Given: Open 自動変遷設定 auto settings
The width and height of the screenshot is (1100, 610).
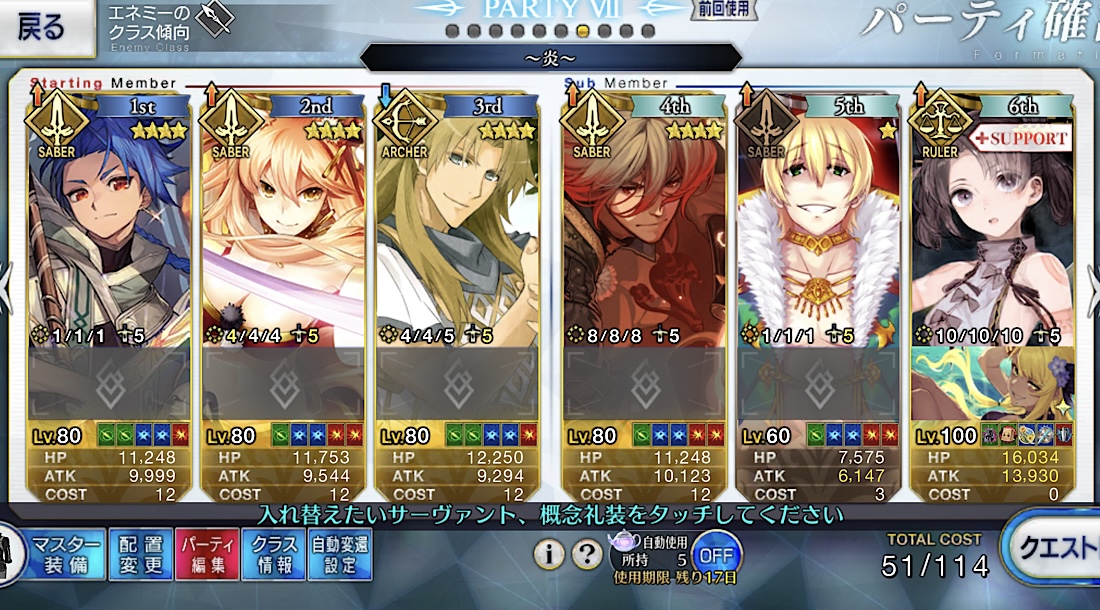Looking at the screenshot, I should 340,555.
